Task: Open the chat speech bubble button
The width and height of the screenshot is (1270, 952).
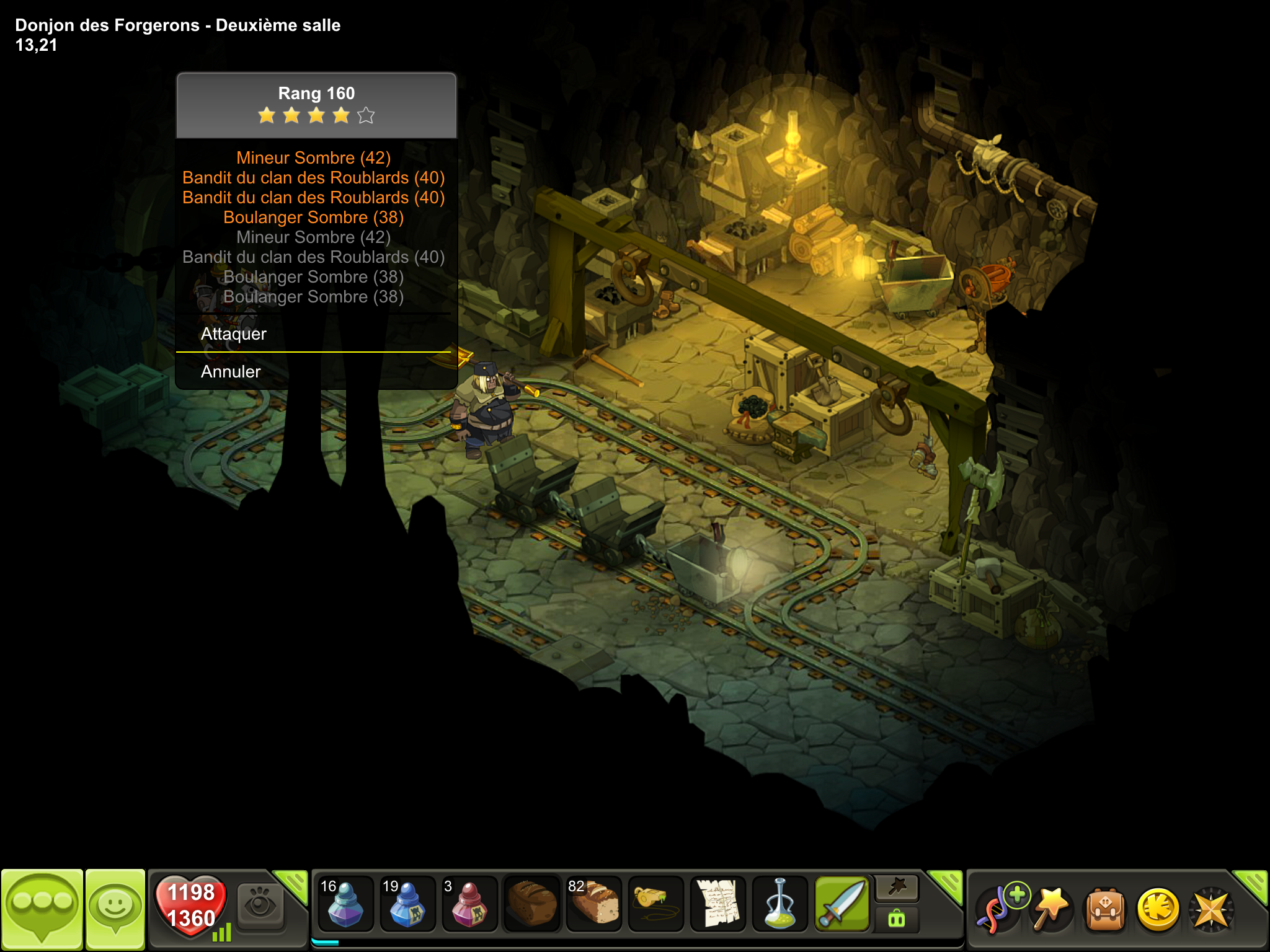Action: [x=42, y=909]
